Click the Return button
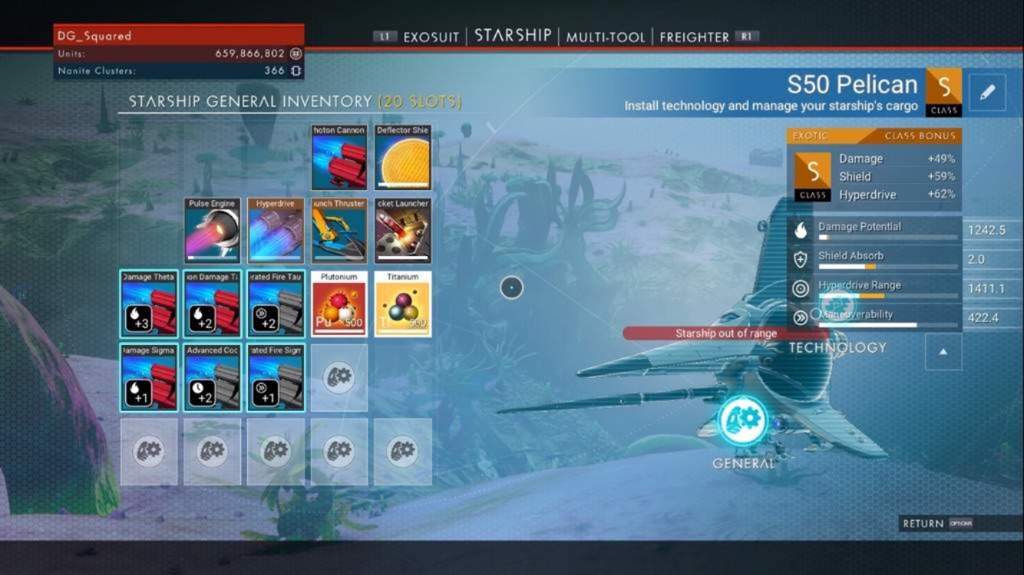This screenshot has width=1024, height=575. (x=936, y=523)
